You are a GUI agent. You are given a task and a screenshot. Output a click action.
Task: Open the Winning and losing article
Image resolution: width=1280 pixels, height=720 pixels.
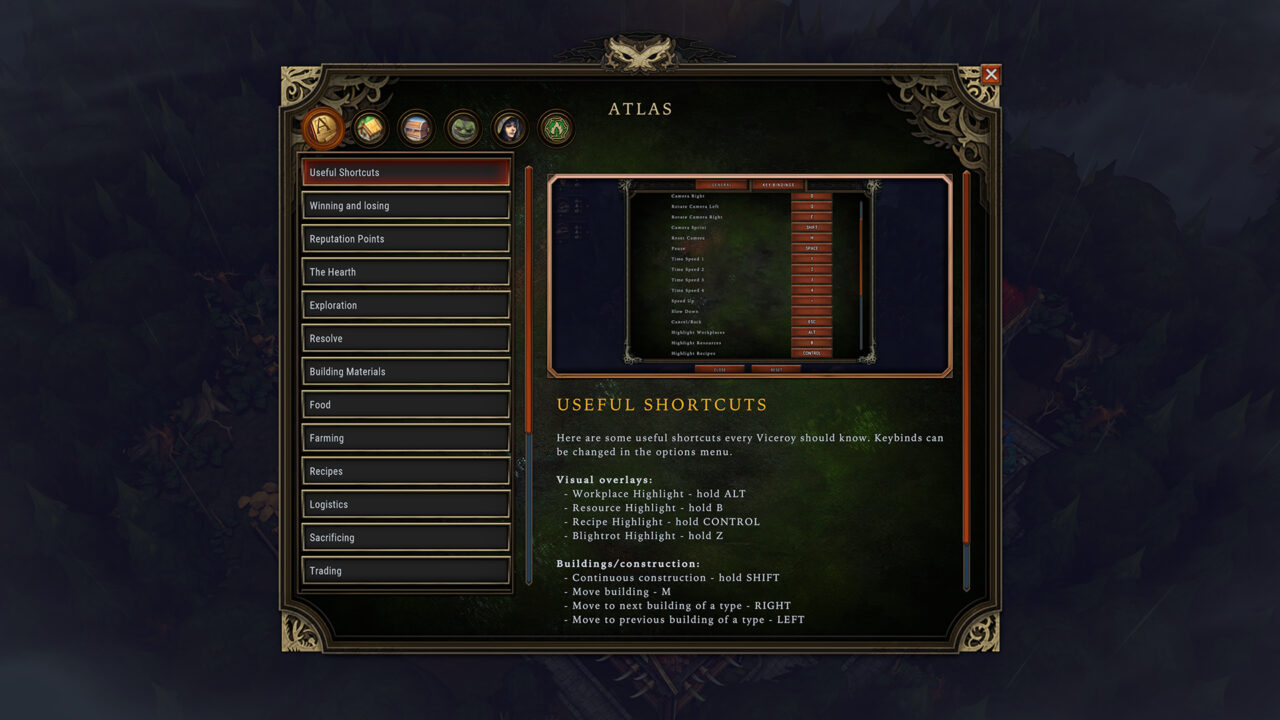click(406, 206)
